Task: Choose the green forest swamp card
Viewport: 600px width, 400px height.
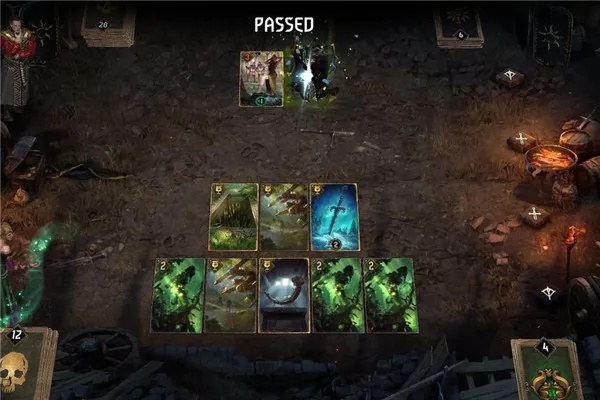Action: (x=232, y=216)
